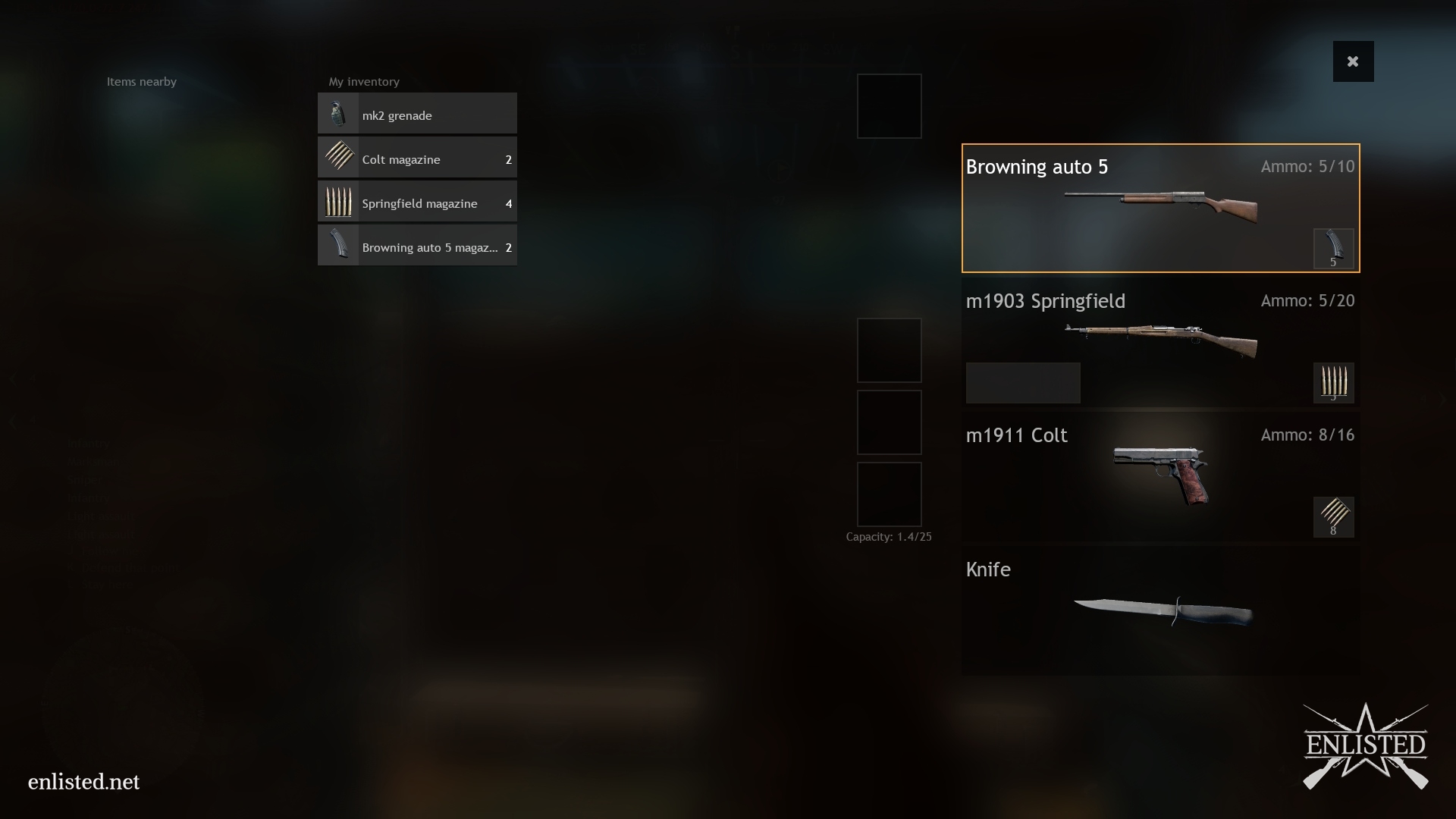This screenshot has width=1456, height=819.
Task: Switch to the m1911 Colt pistol slot
Action: tap(1160, 475)
